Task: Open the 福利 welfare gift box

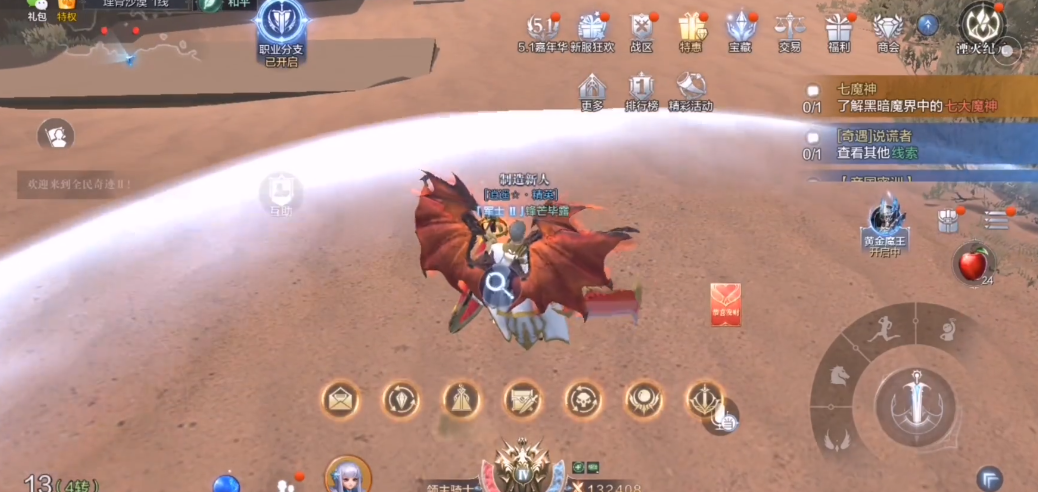Action: click(x=839, y=28)
